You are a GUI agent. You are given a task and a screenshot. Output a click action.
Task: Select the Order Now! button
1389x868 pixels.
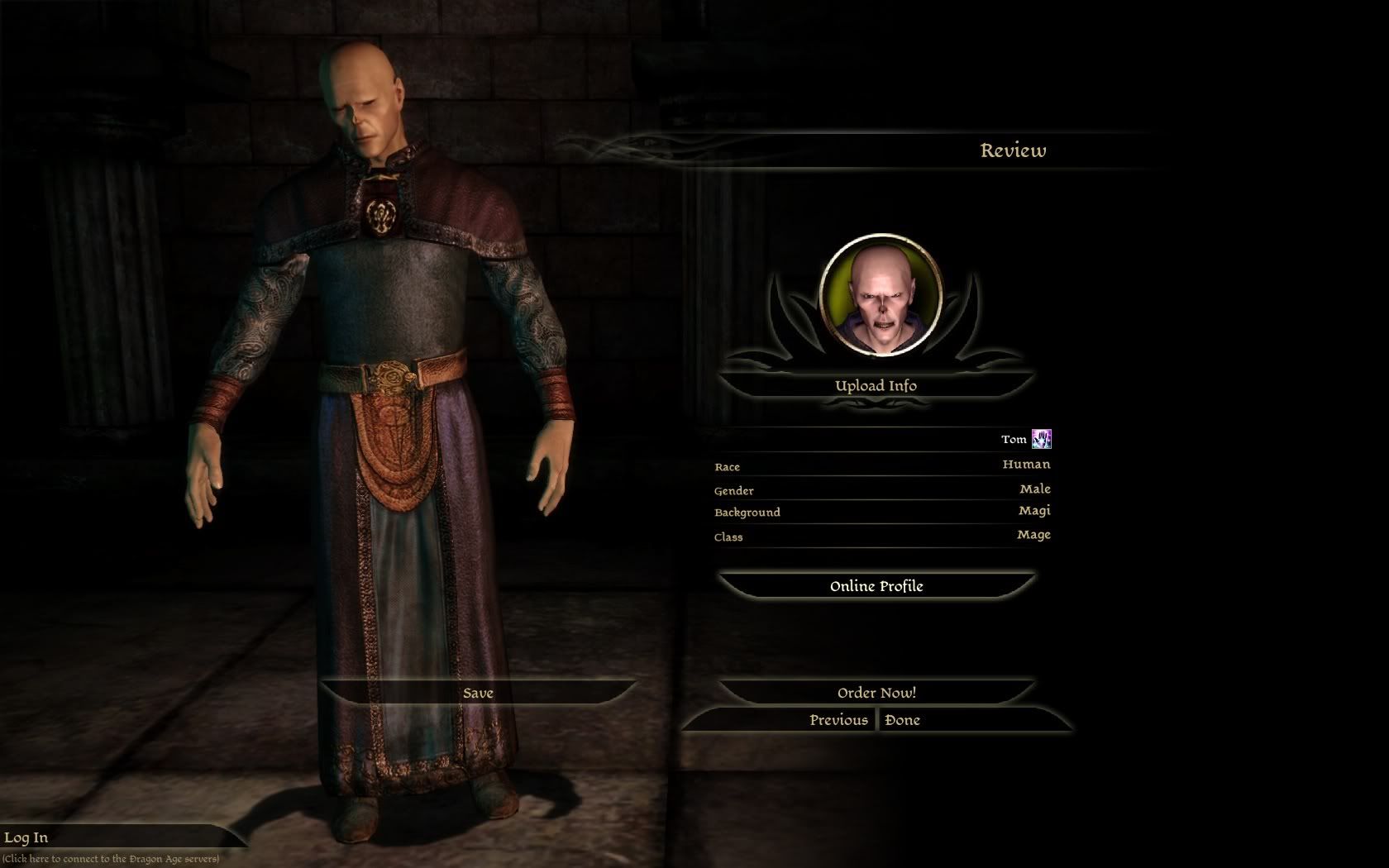(876, 693)
